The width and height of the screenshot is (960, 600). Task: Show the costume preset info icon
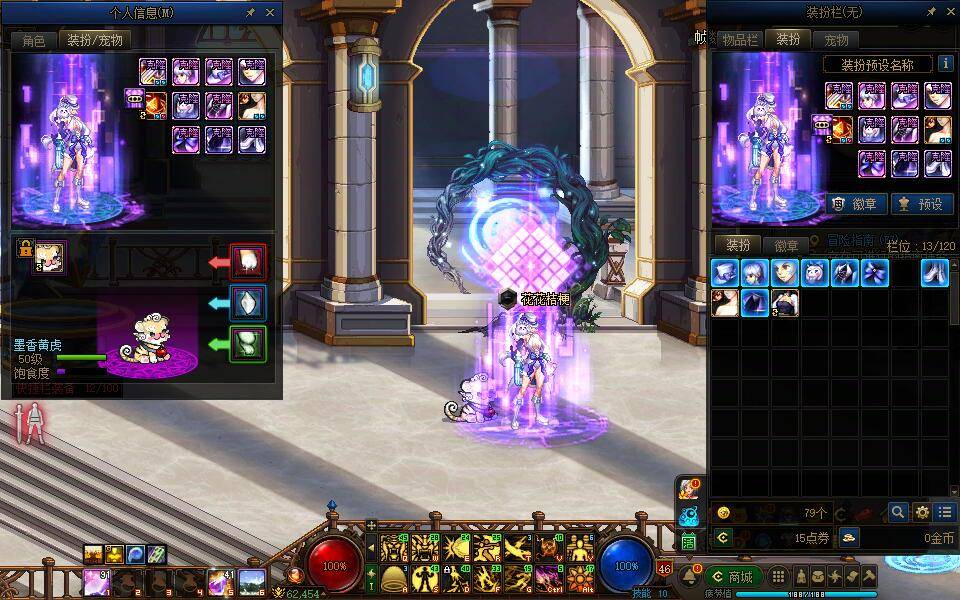(945, 64)
